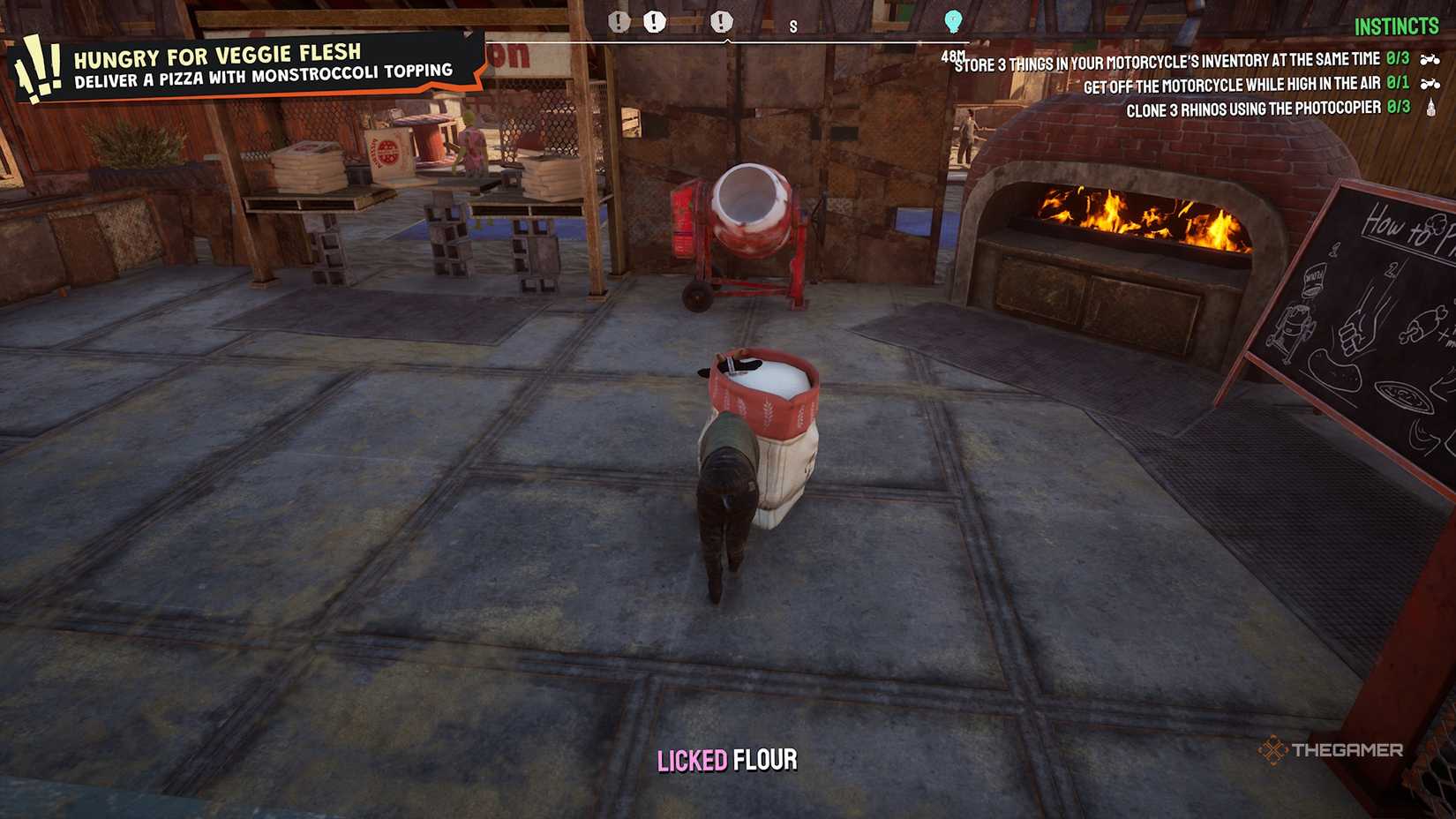The width and height of the screenshot is (1456, 819).
Task: Toggle tracking for the 'Clone 3 rhinos' instinct
Action: click(1253, 106)
